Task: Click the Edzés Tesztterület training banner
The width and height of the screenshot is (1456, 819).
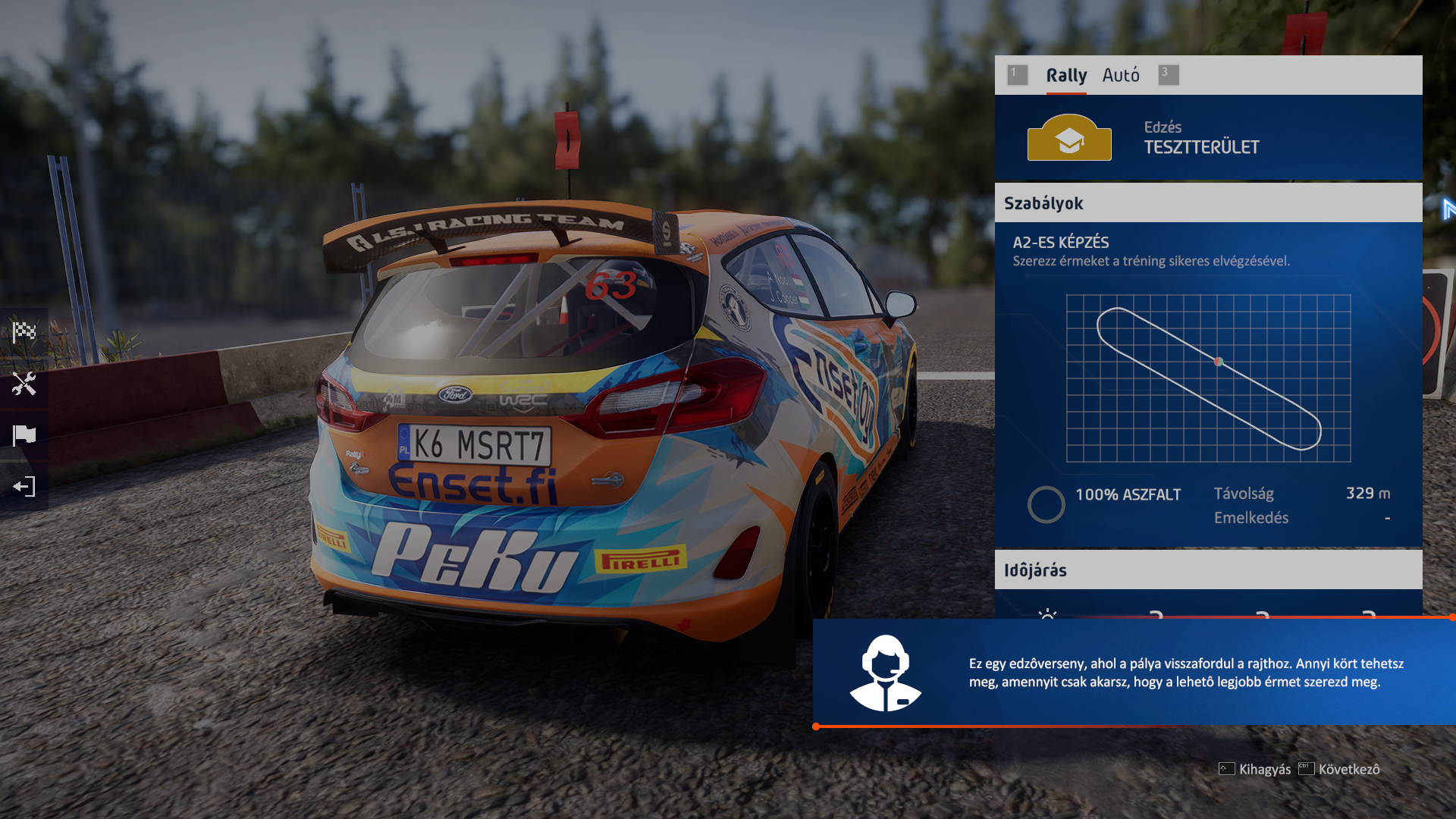Action: point(1208,137)
